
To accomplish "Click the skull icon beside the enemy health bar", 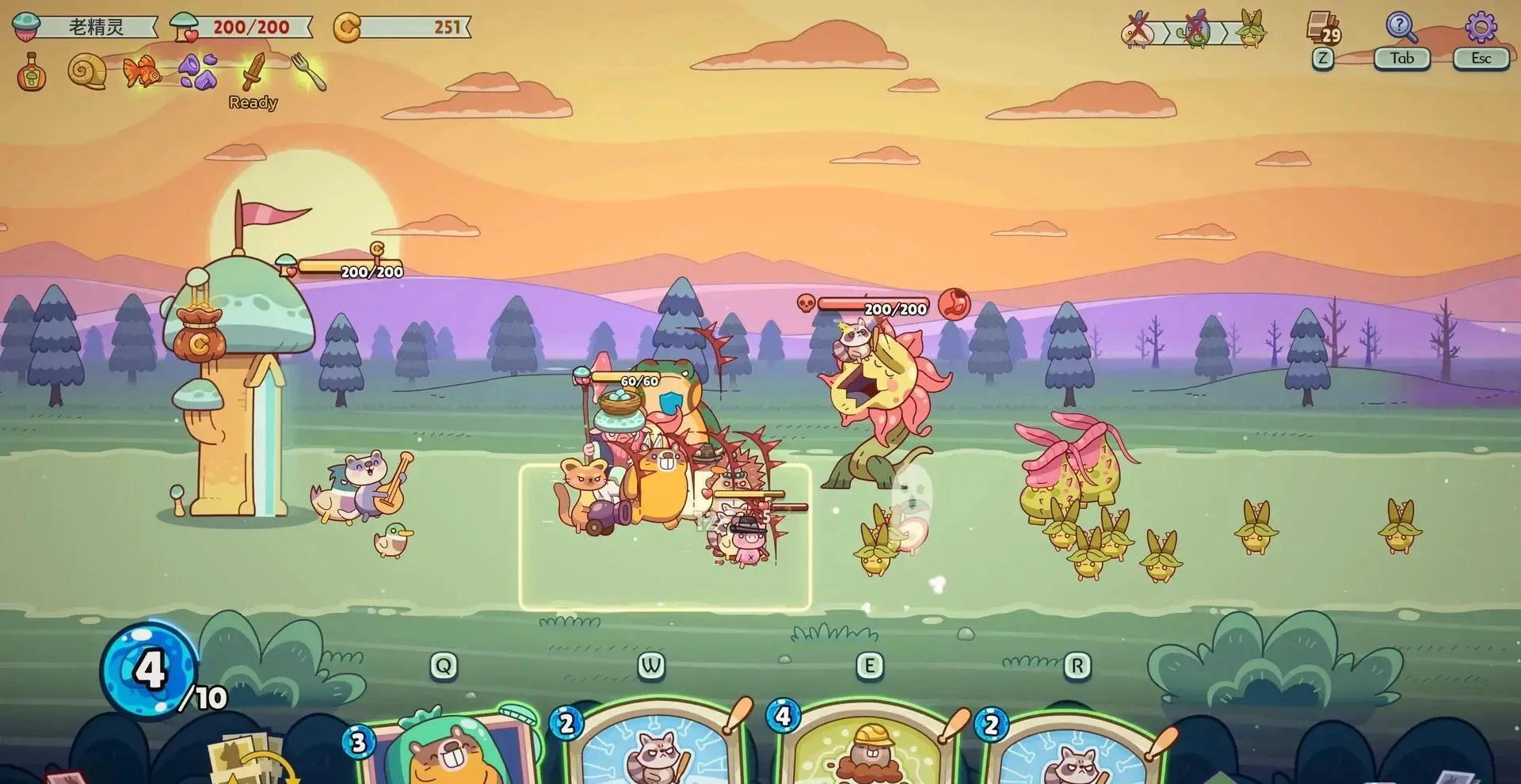I will pyautogui.click(x=806, y=302).
